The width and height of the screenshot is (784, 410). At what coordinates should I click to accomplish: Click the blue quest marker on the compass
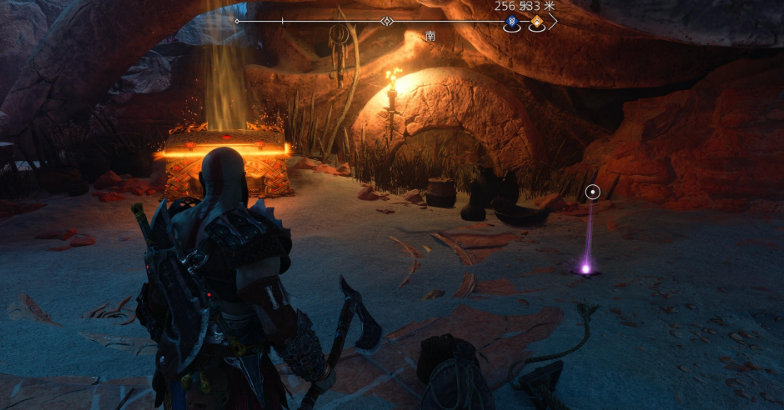tap(512, 21)
